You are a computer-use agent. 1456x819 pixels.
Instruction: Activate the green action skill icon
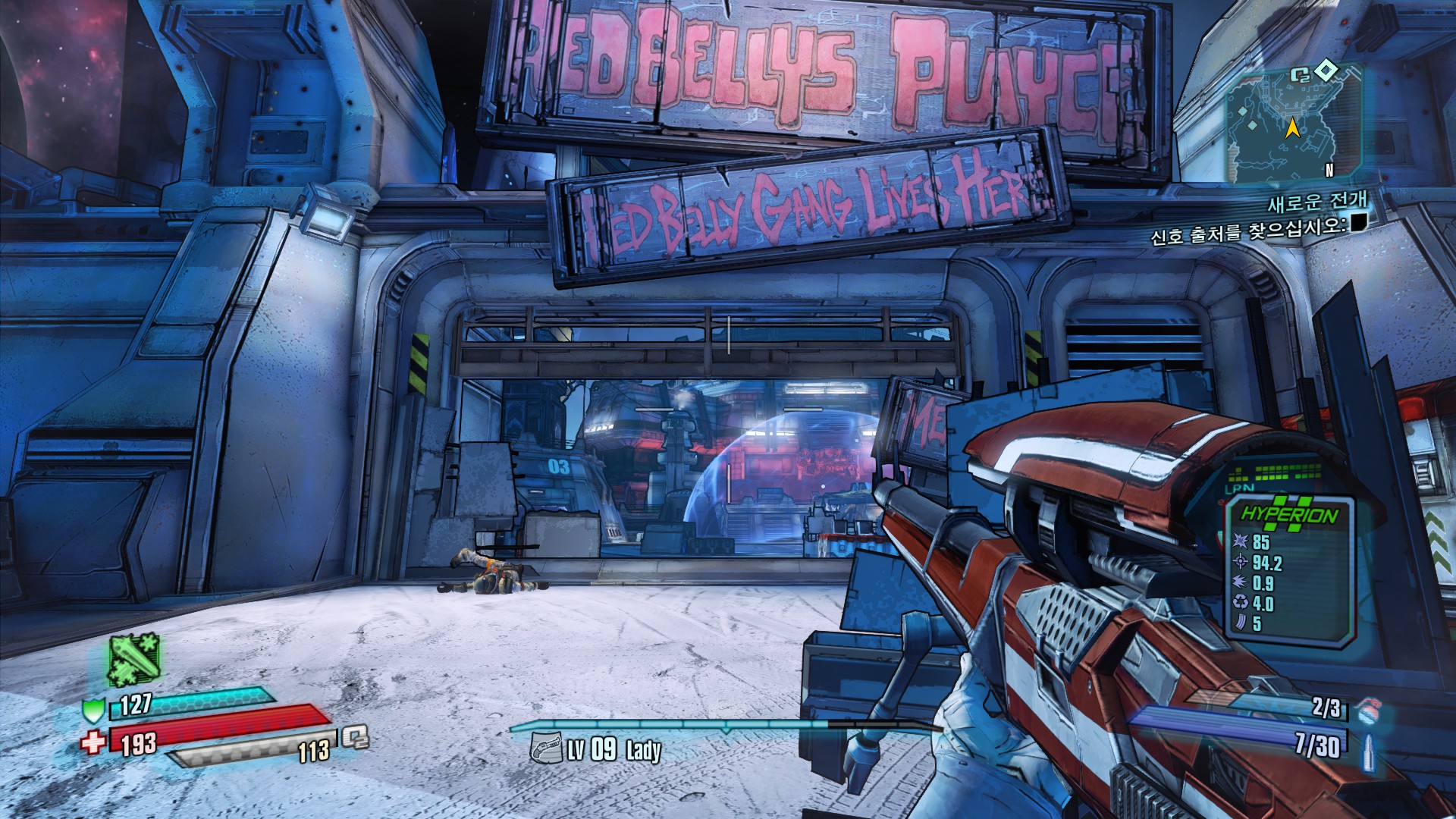[134, 660]
